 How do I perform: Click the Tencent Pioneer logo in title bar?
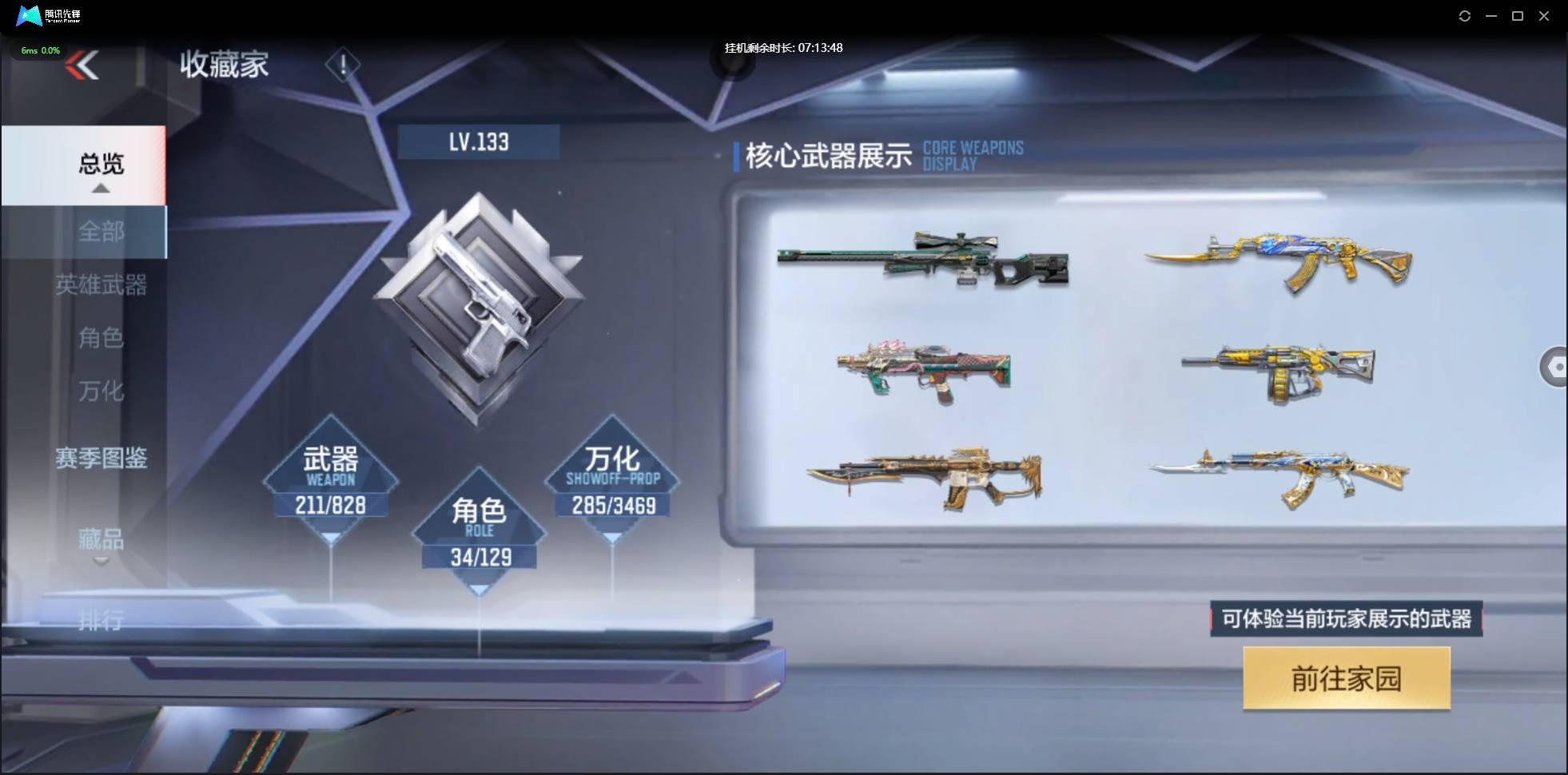(28, 15)
